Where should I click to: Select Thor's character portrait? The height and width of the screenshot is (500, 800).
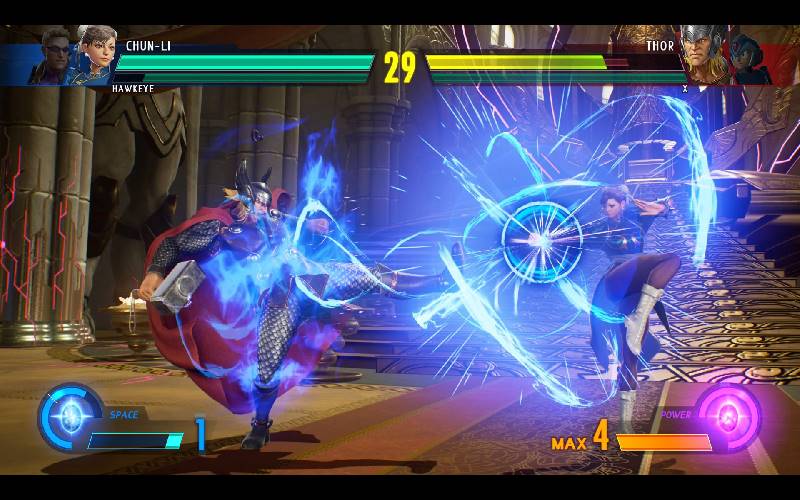701,55
